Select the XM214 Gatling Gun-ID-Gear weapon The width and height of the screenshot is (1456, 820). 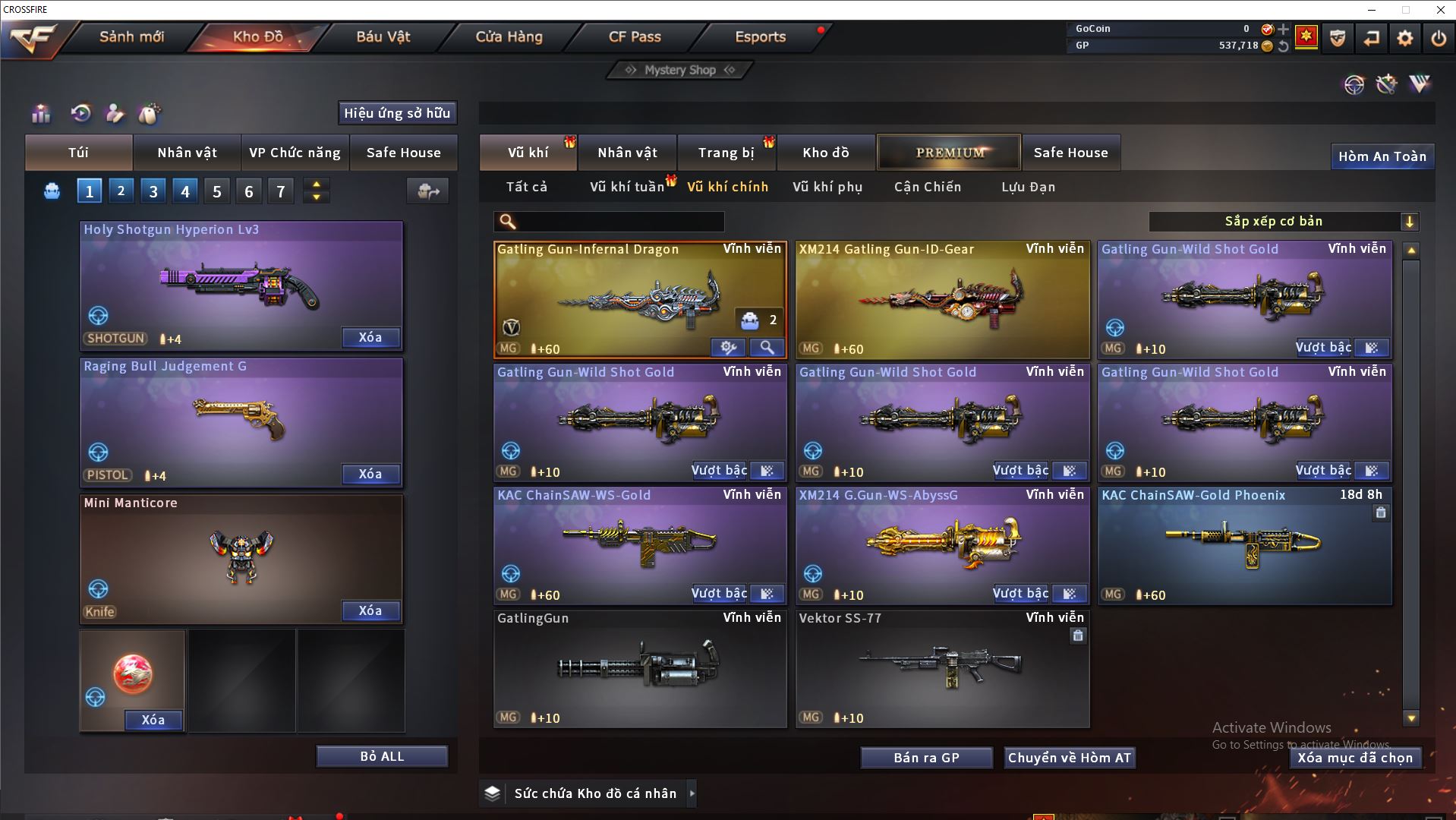pyautogui.click(x=942, y=300)
